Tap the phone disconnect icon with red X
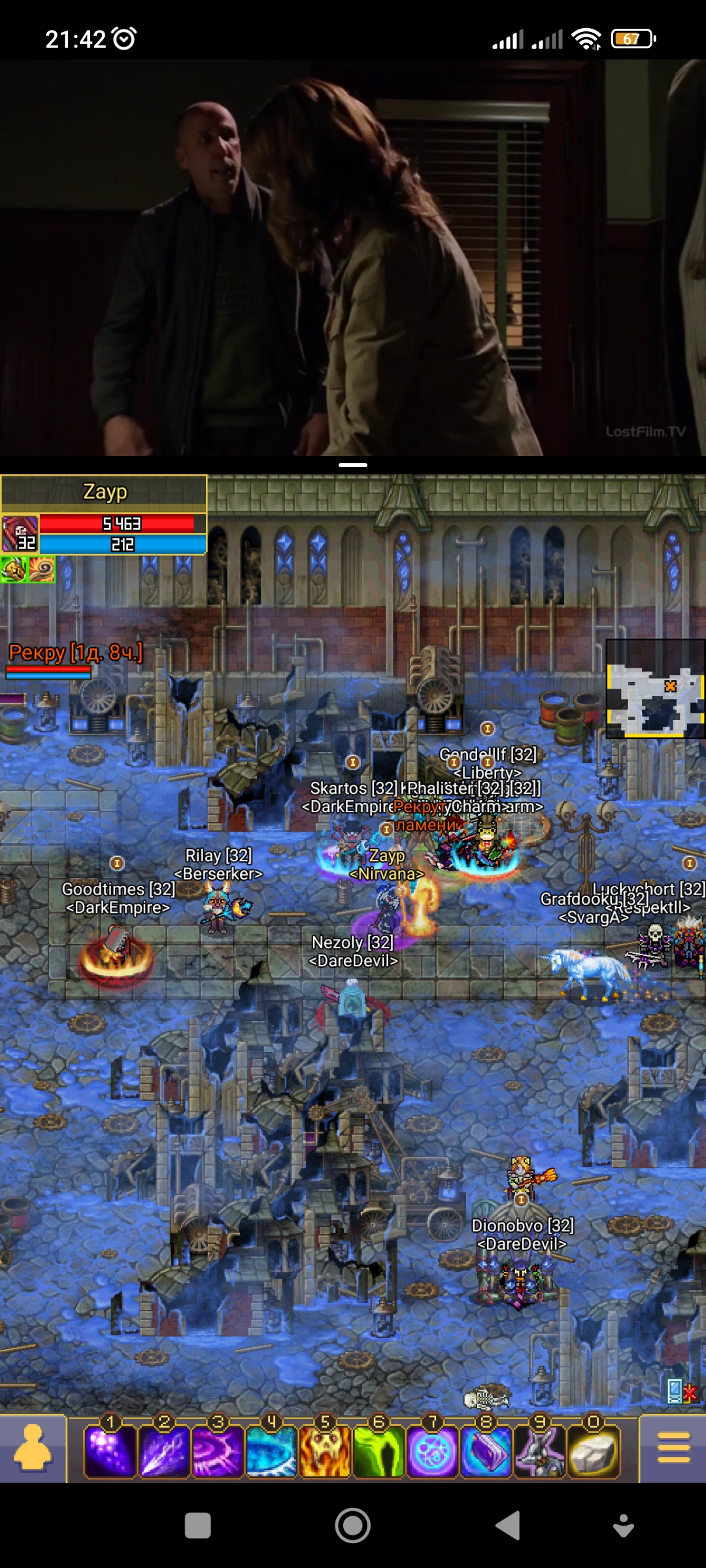 (680, 1391)
